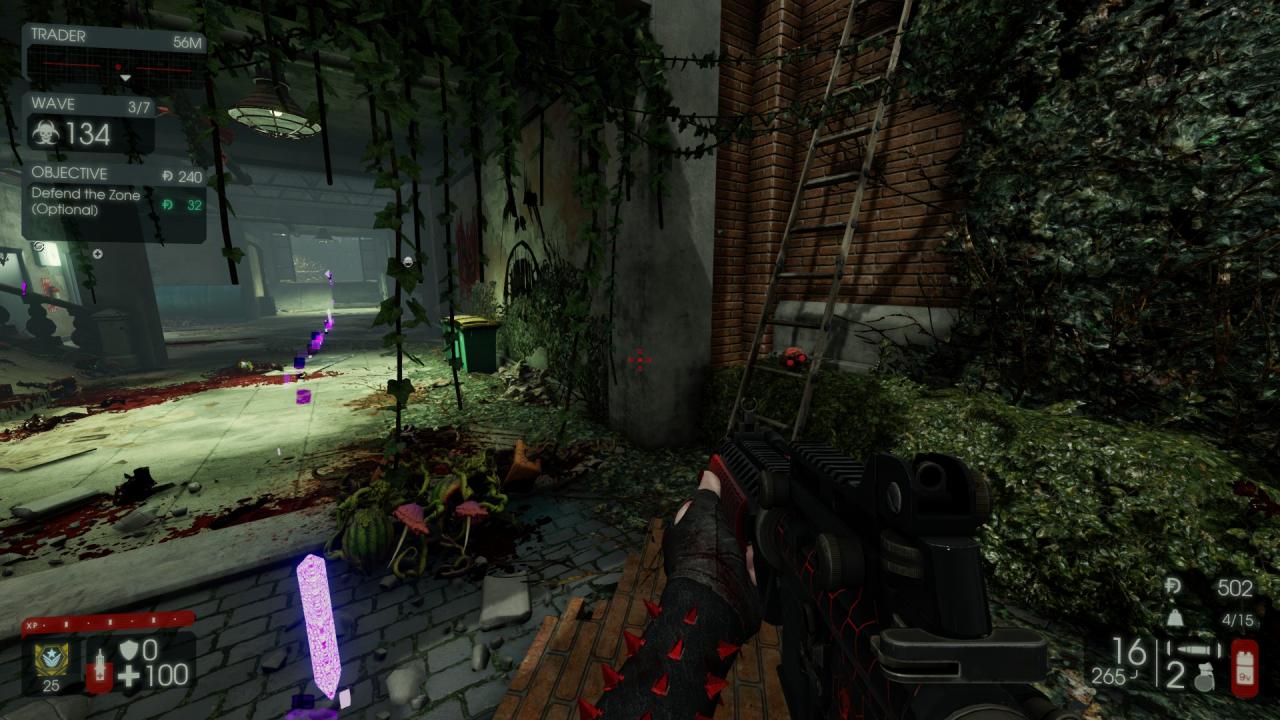The width and height of the screenshot is (1280, 720).
Task: Select the Trader compass panel
Action: (x=113, y=56)
